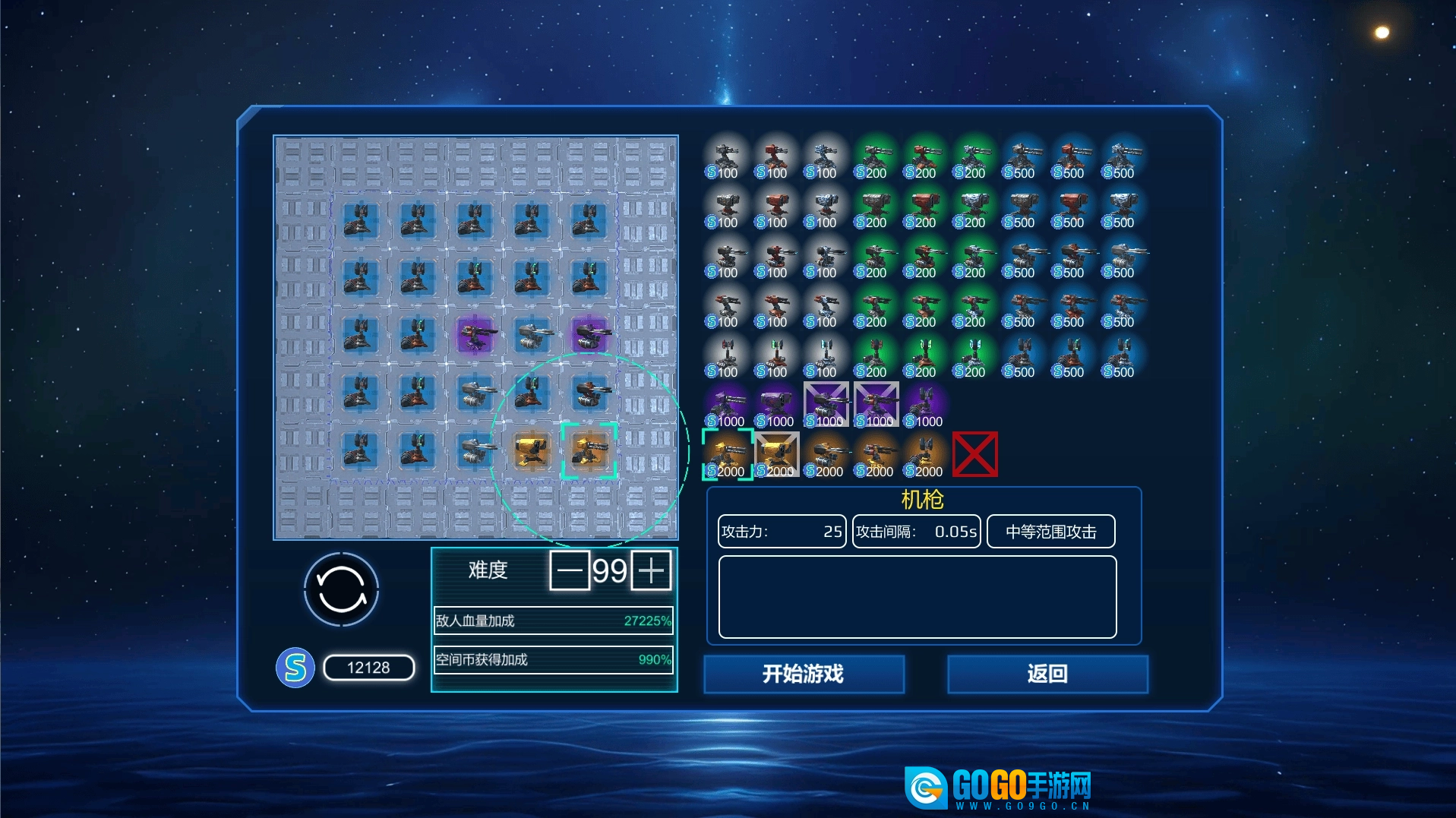Image resolution: width=1456 pixels, height=818 pixels.
Task: Select the highlighted gold 2000 machine gun turret
Action: 727,454
